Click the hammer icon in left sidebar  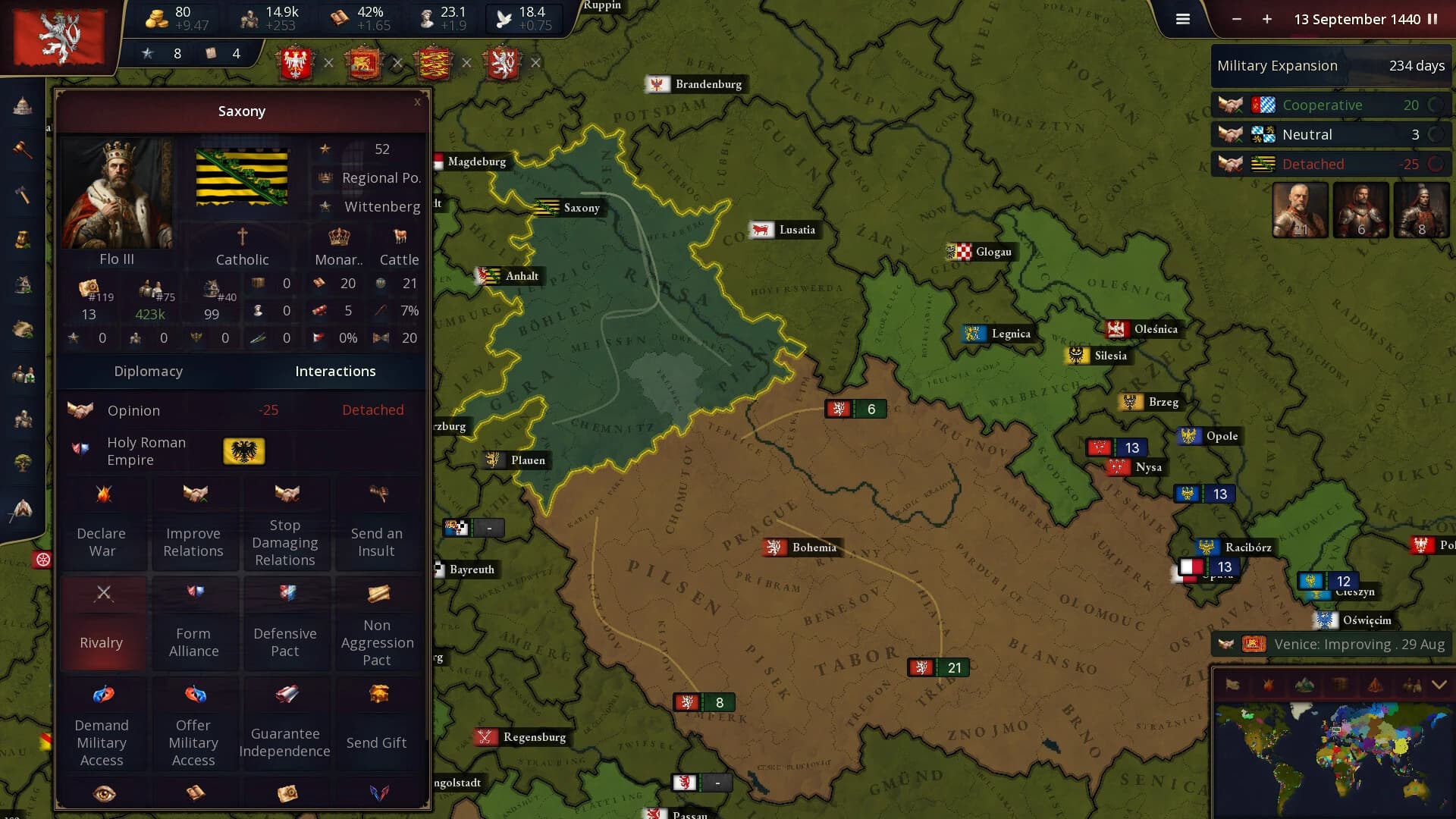22,195
